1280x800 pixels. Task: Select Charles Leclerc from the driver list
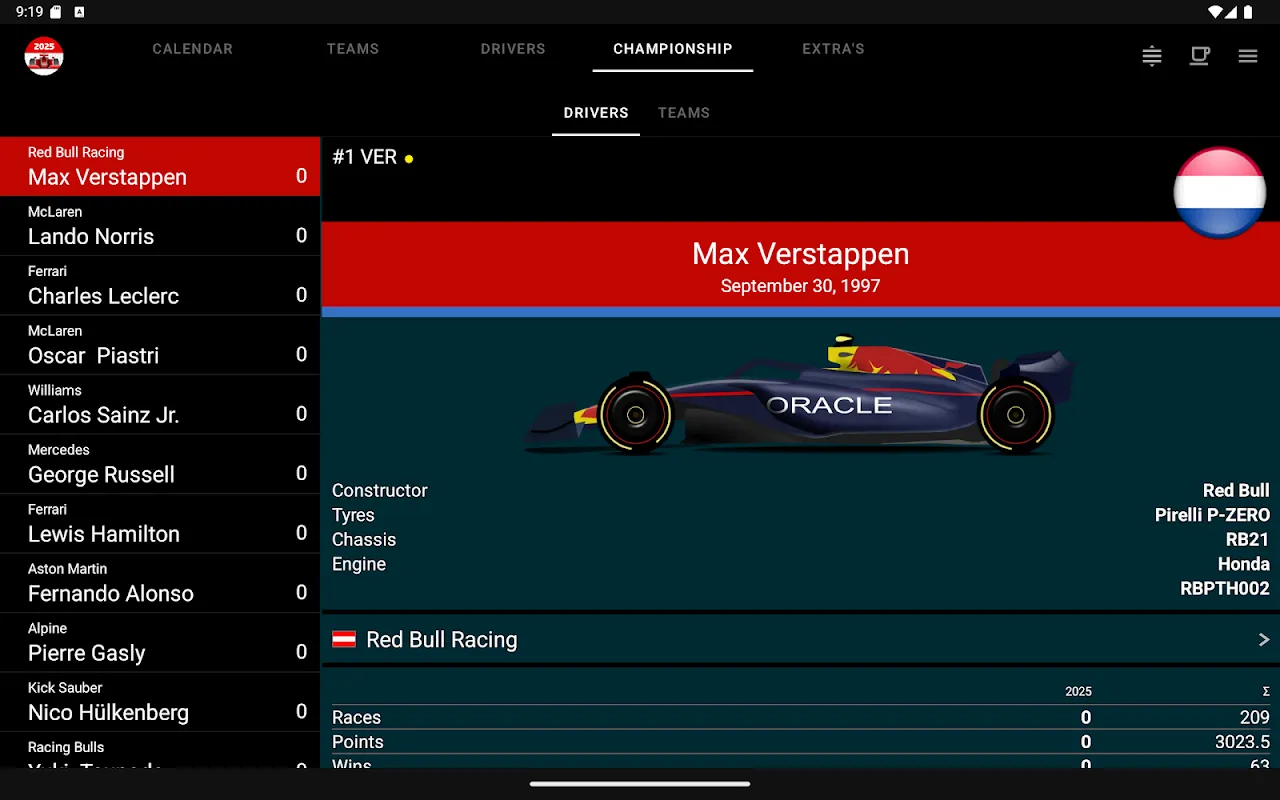(160, 285)
